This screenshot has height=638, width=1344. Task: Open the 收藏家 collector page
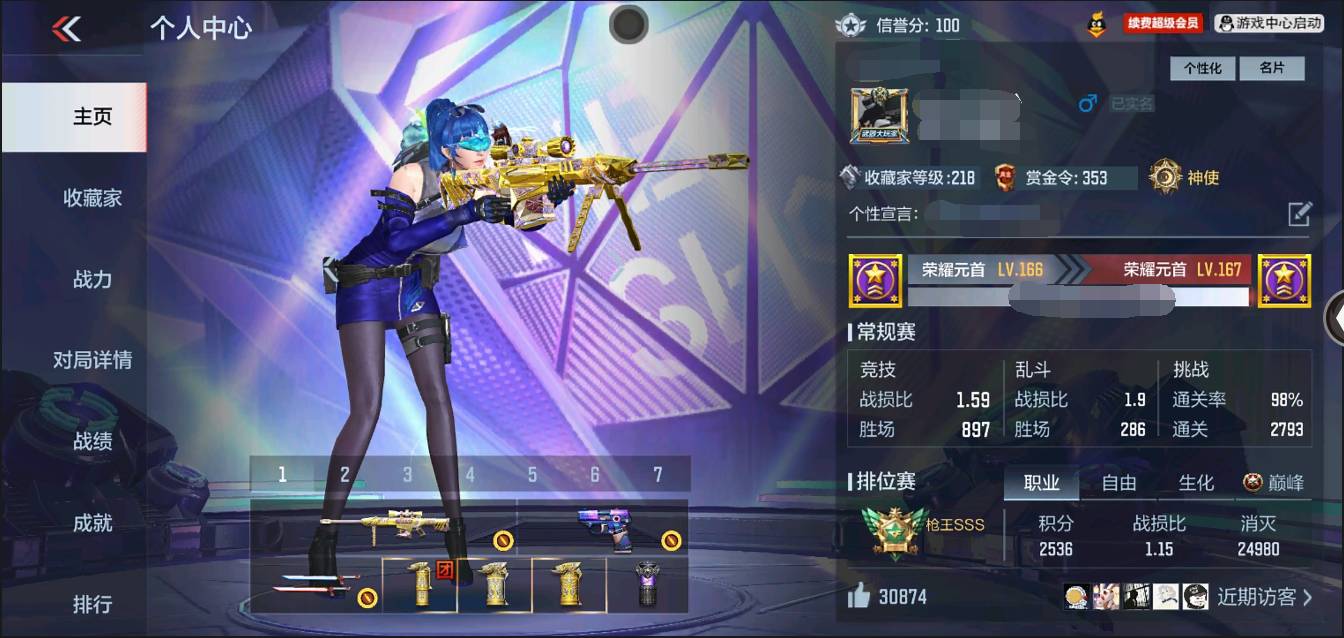(x=92, y=198)
